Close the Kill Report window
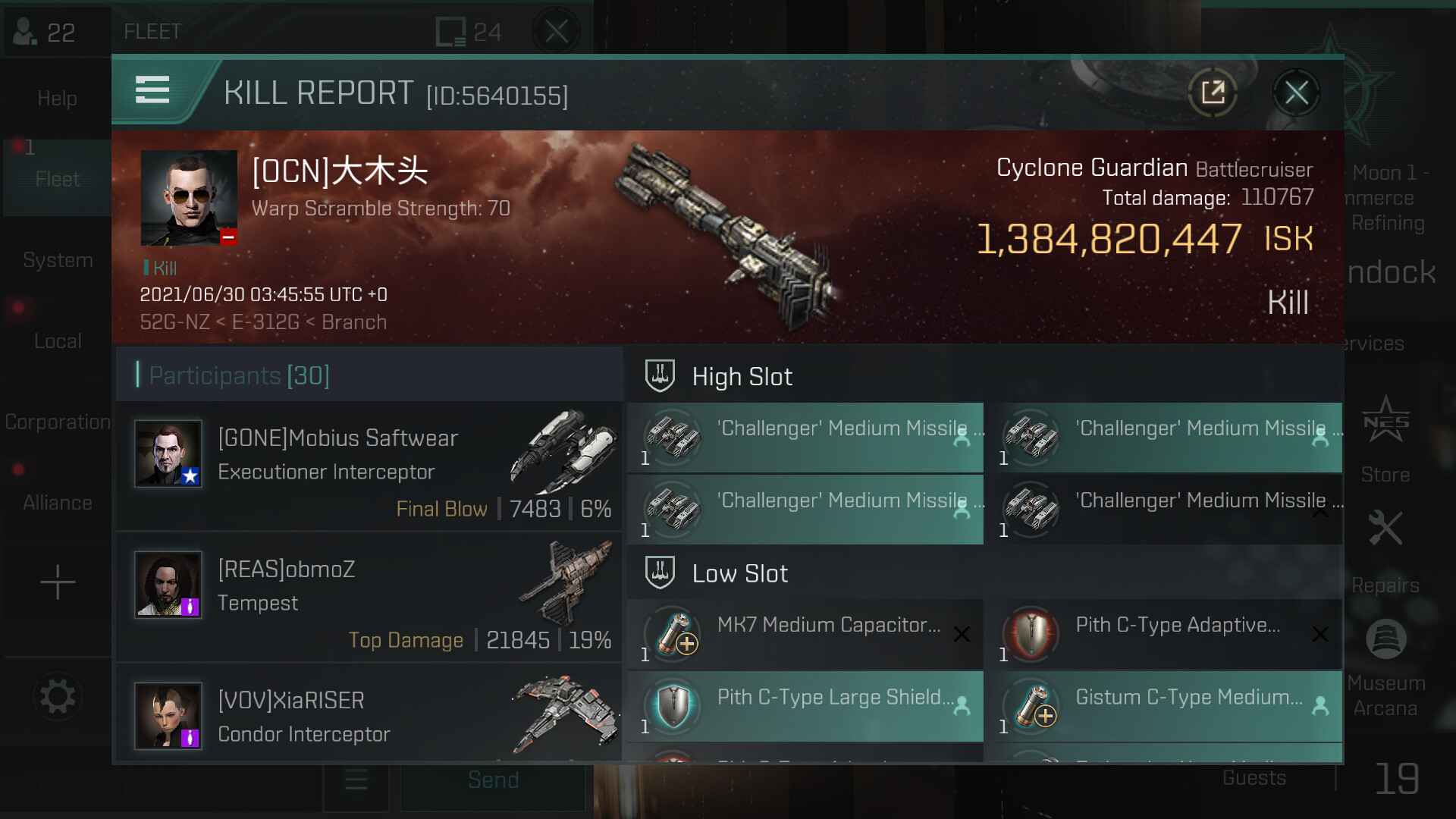This screenshot has width=1456, height=819. [1296, 93]
